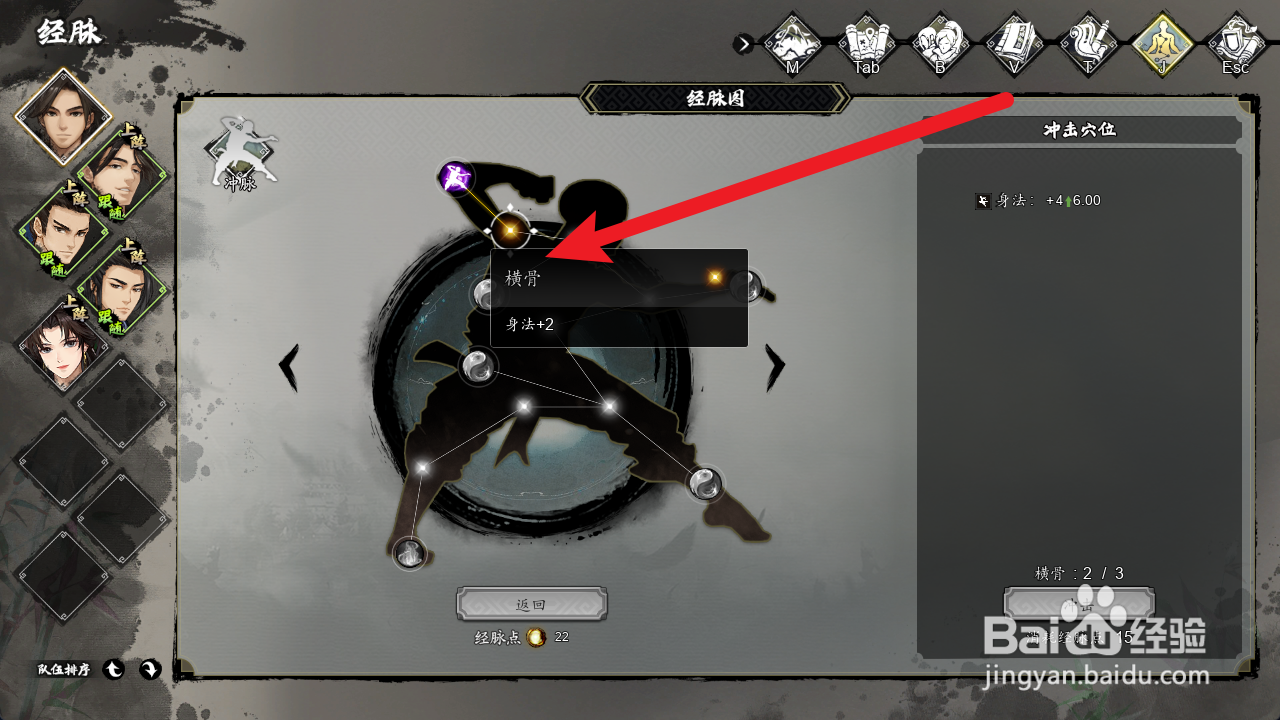This screenshot has width=1280, height=720.
Task: Click the right team order arrow
Action: coord(149,670)
